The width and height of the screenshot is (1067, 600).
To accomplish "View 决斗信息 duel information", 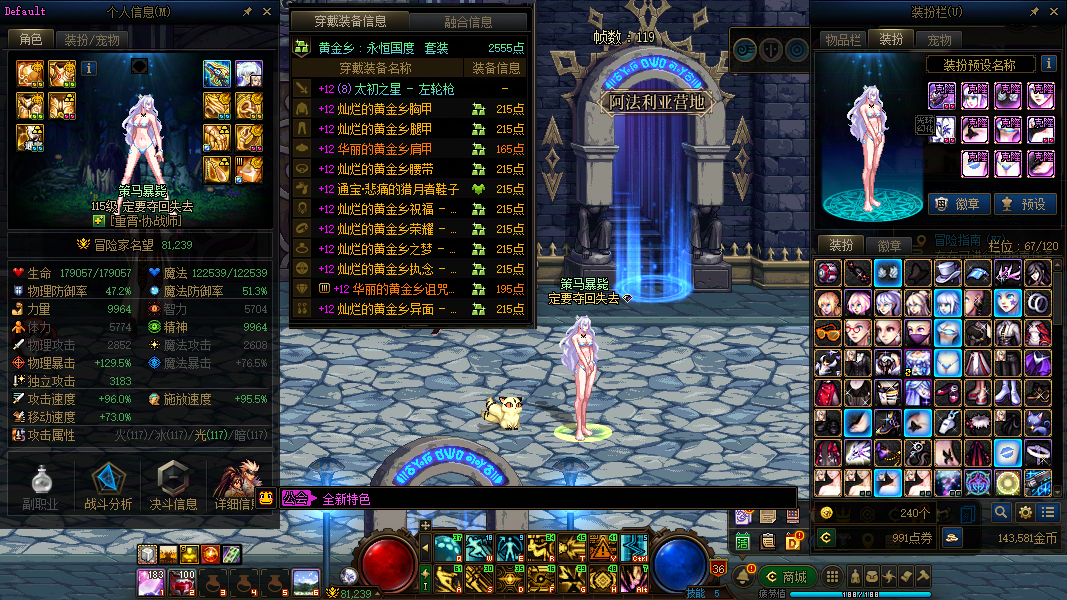I will click(172, 487).
